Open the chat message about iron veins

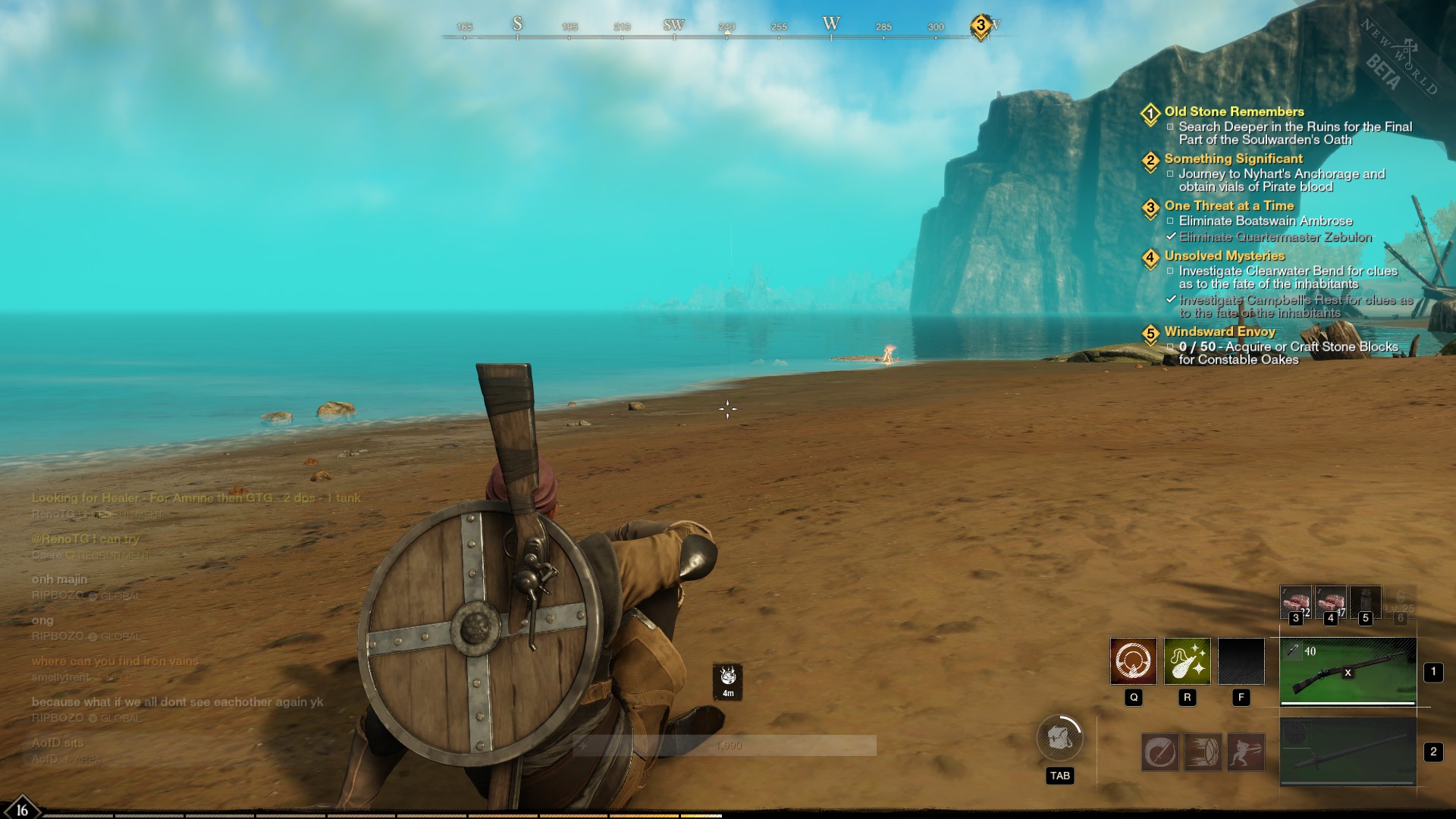click(x=115, y=661)
